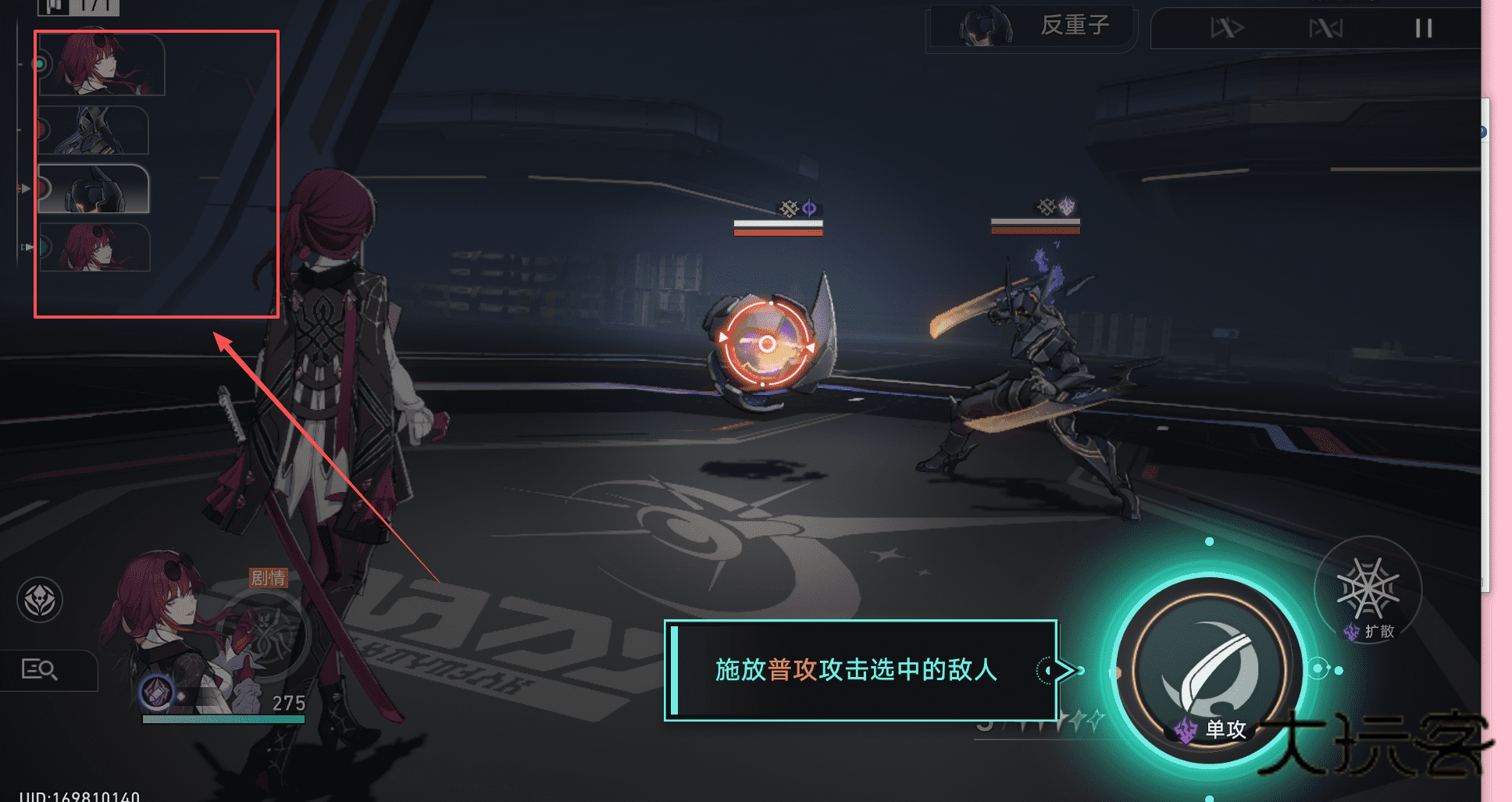This screenshot has height=802, width=1512.
Task: Select the top Kafka turn order portrait
Action: tap(102, 64)
